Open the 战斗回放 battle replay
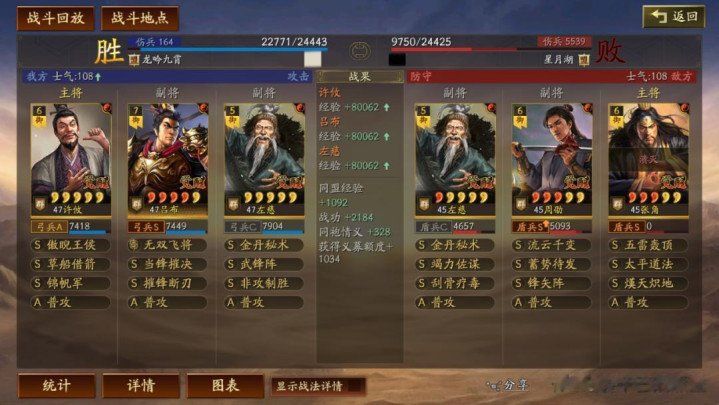 pos(56,18)
